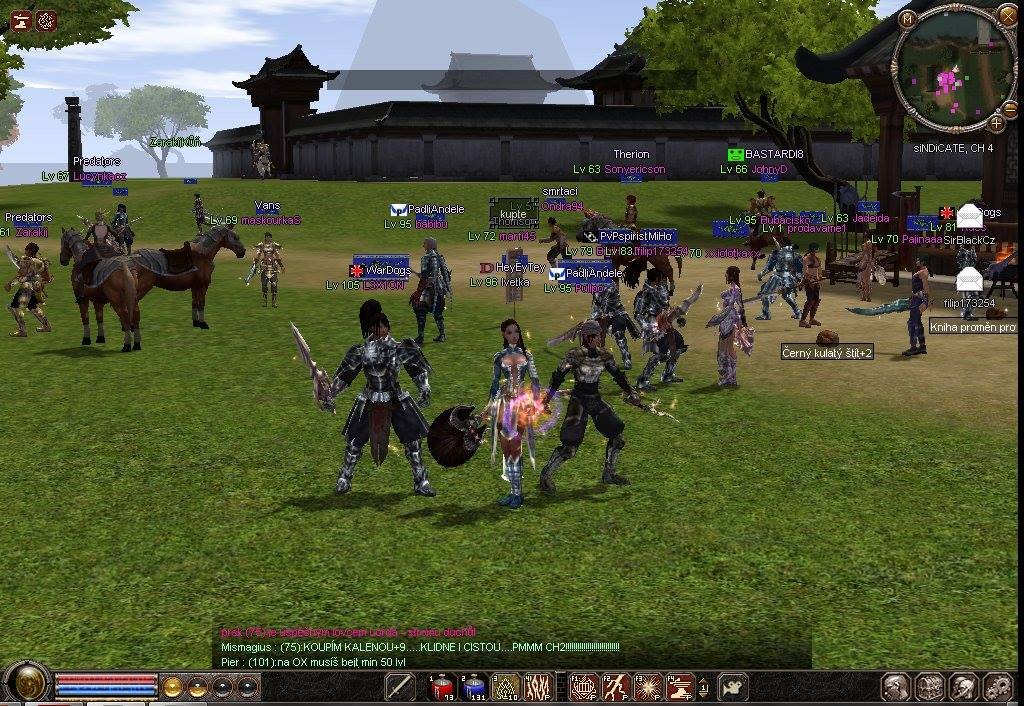Screen dimensions: 1024x706
Task: Use the red health potion in slot 1
Action: 442,687
